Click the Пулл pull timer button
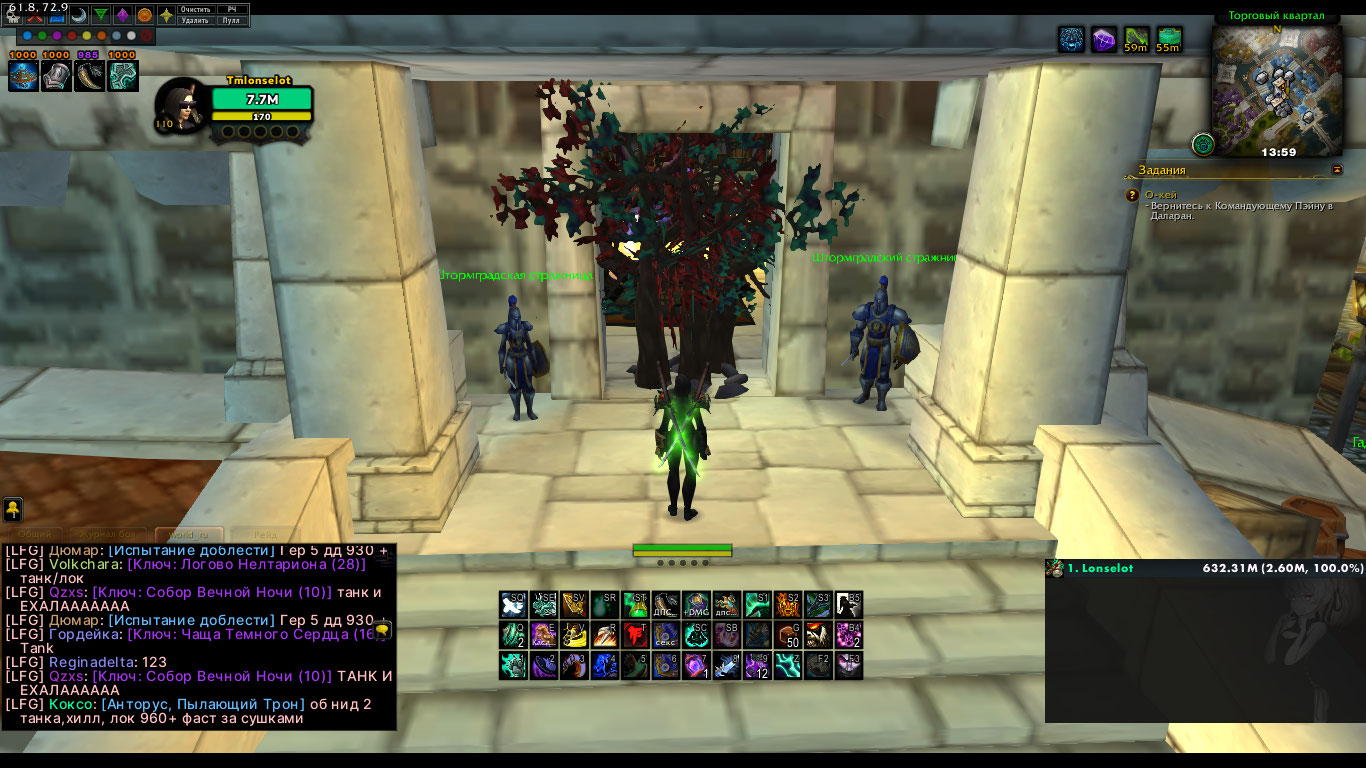The image size is (1366, 768). 232,20
